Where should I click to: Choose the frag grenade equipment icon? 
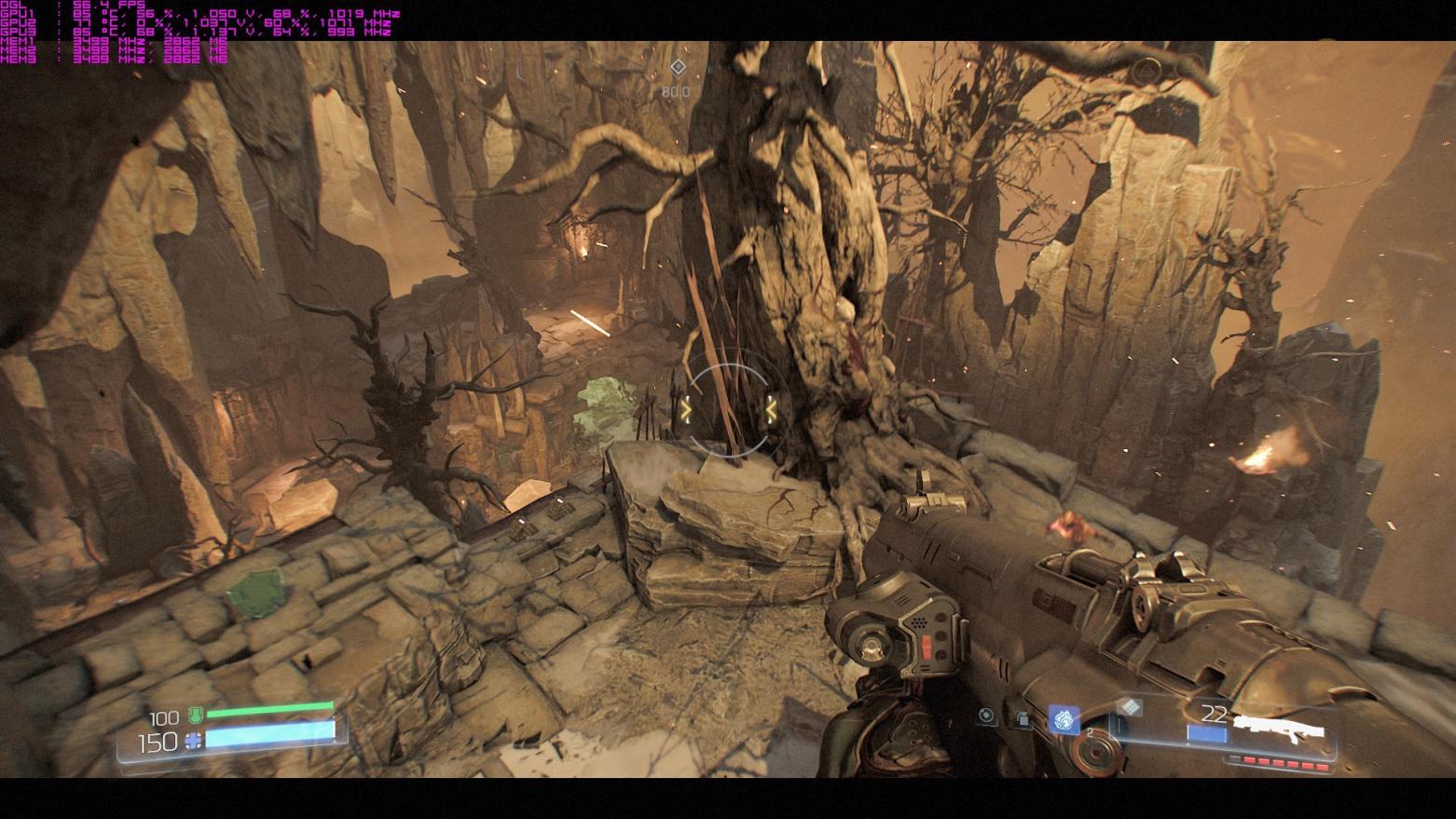tap(1023, 718)
